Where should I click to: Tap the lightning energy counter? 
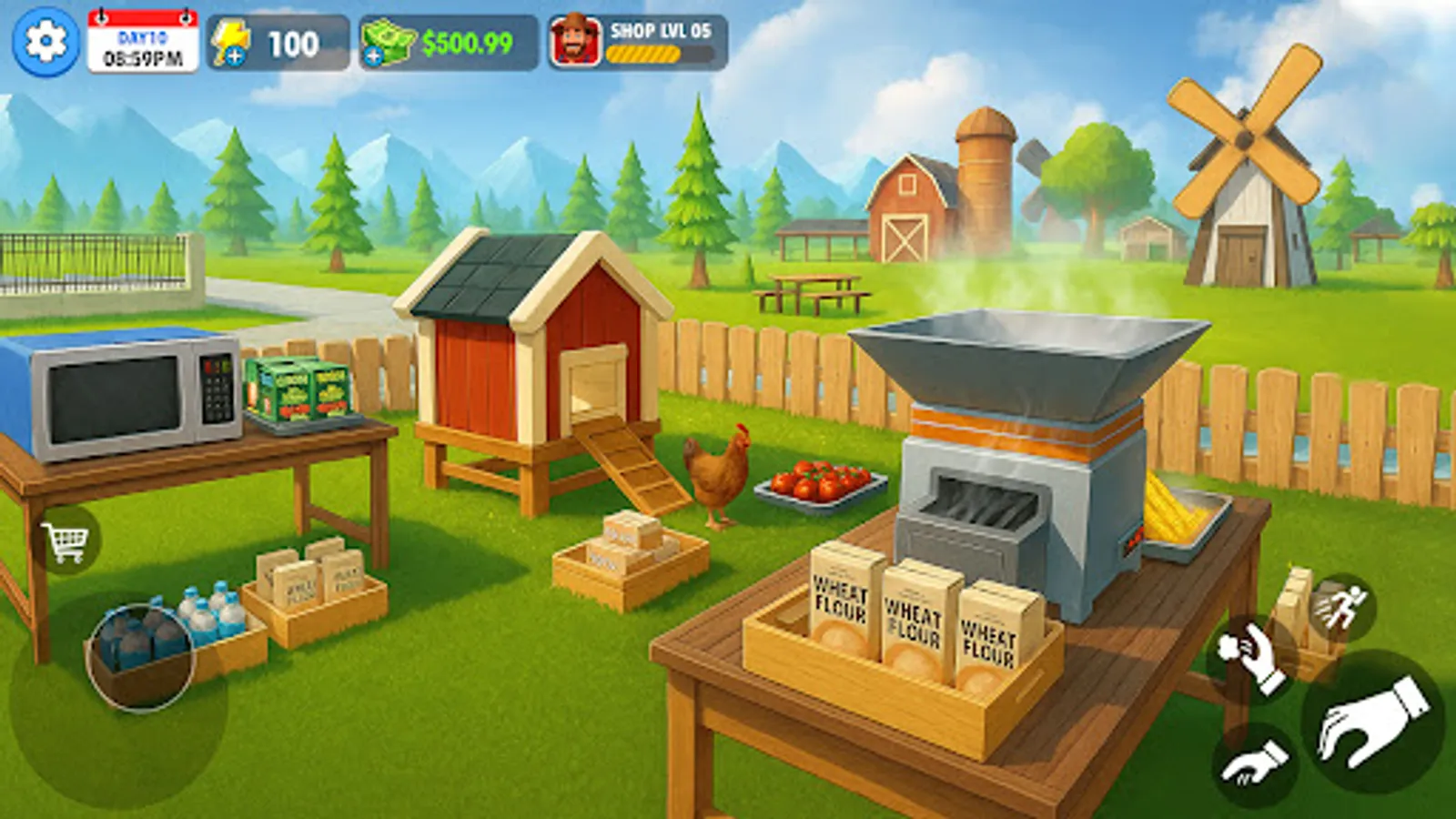(x=268, y=40)
